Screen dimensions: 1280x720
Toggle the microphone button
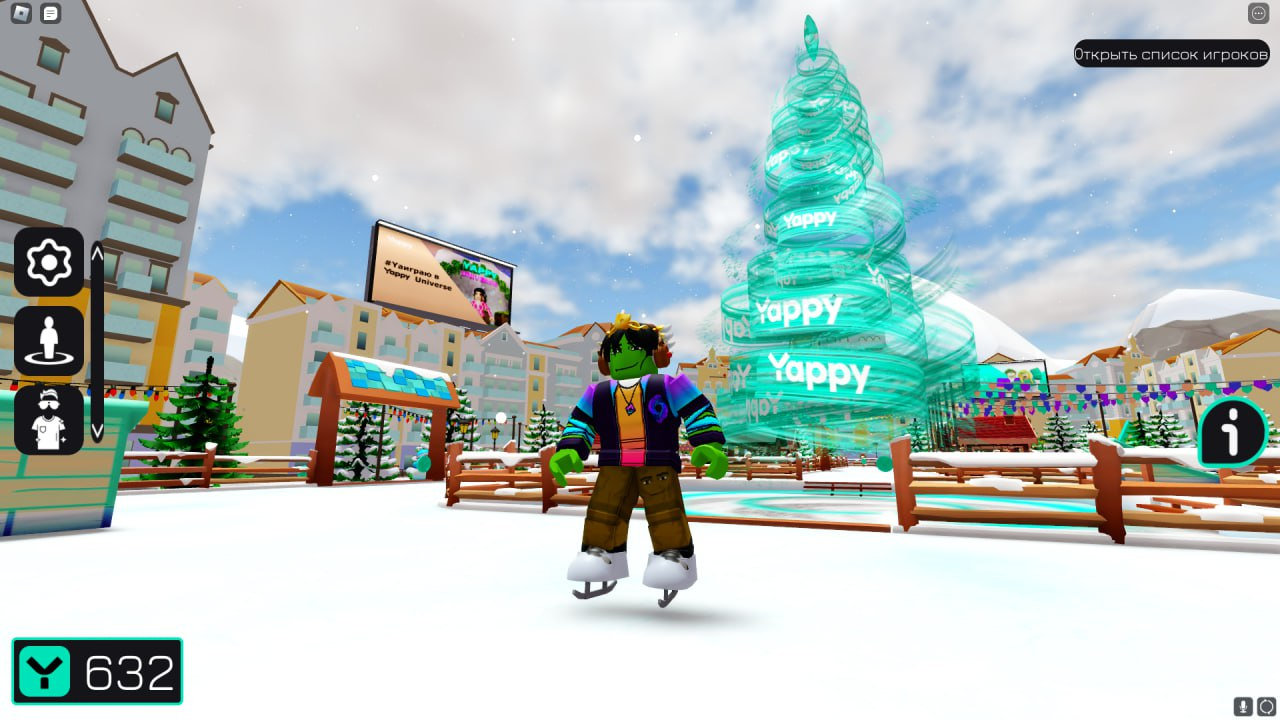pyautogui.click(x=1244, y=706)
